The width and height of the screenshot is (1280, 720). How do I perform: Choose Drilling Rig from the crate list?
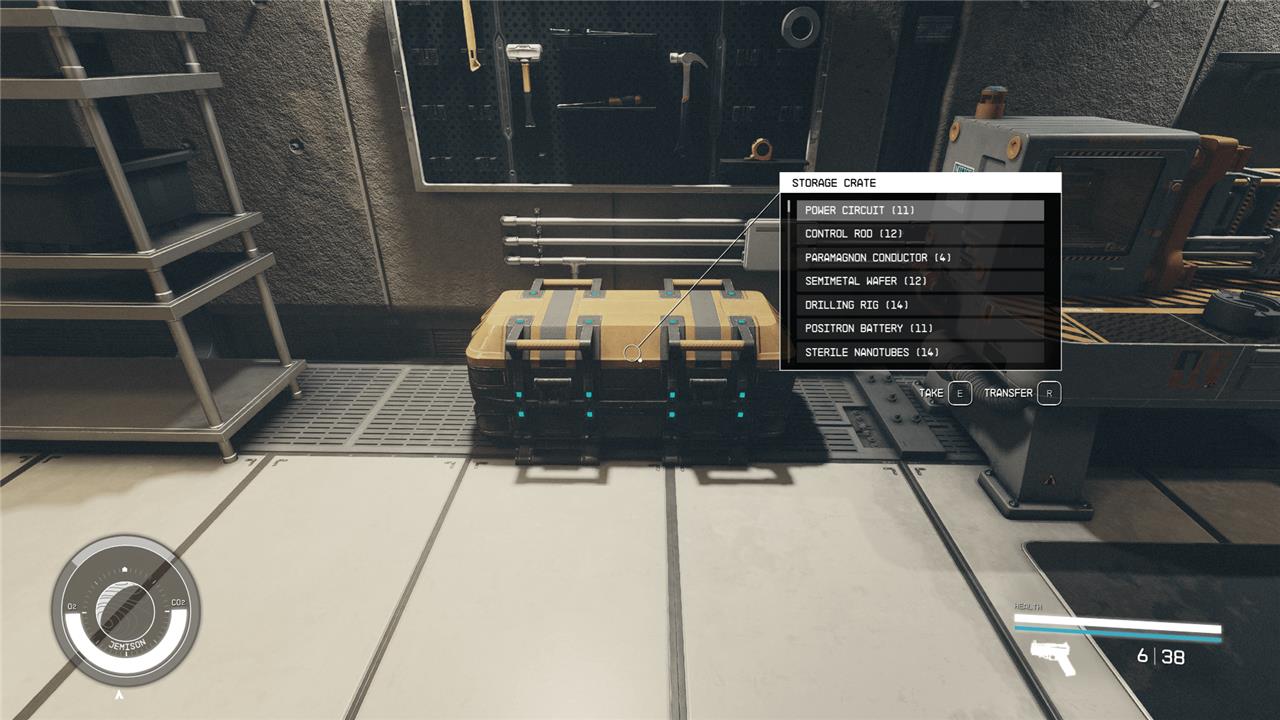tap(919, 305)
